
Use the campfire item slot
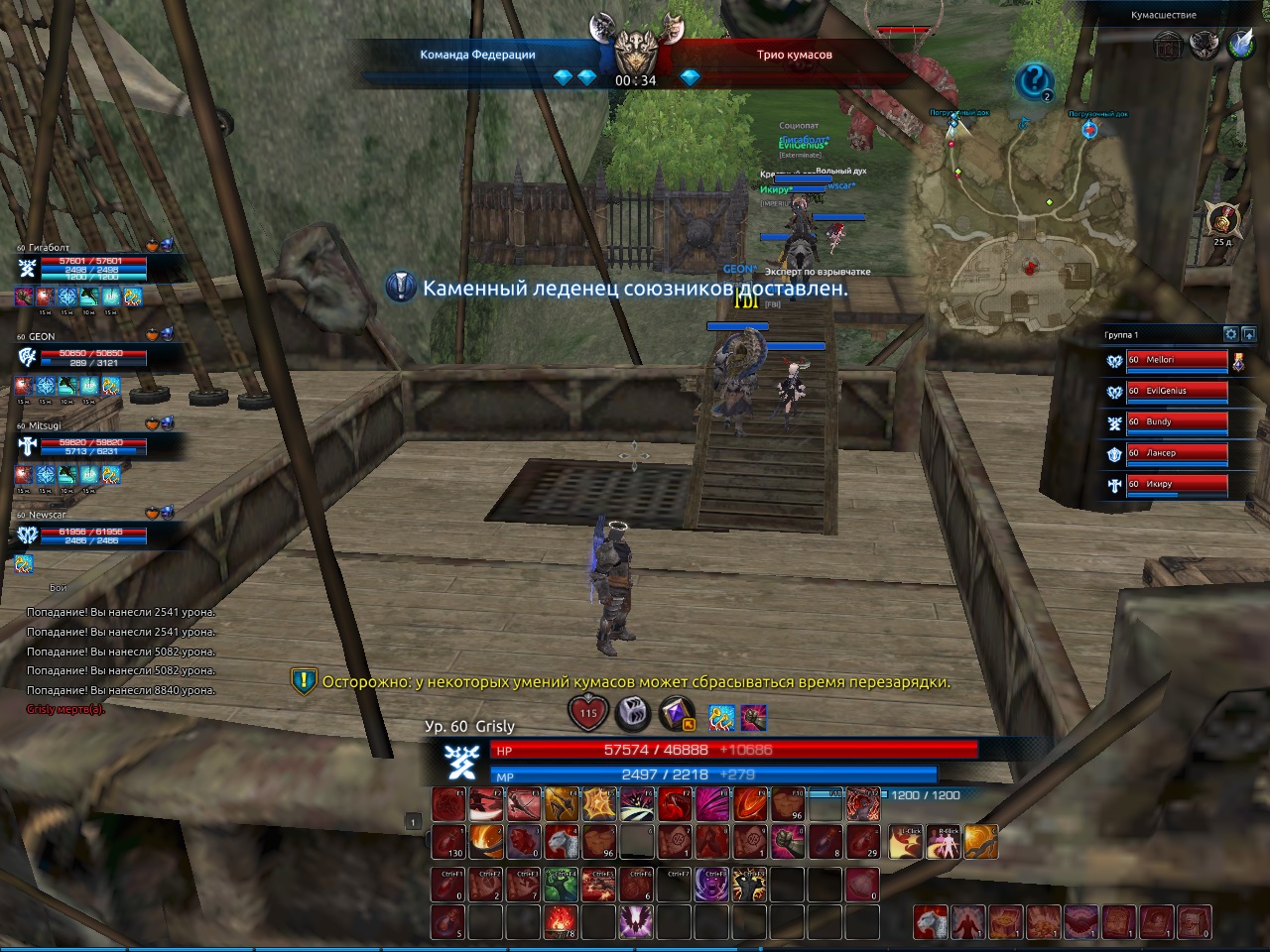click(561, 922)
